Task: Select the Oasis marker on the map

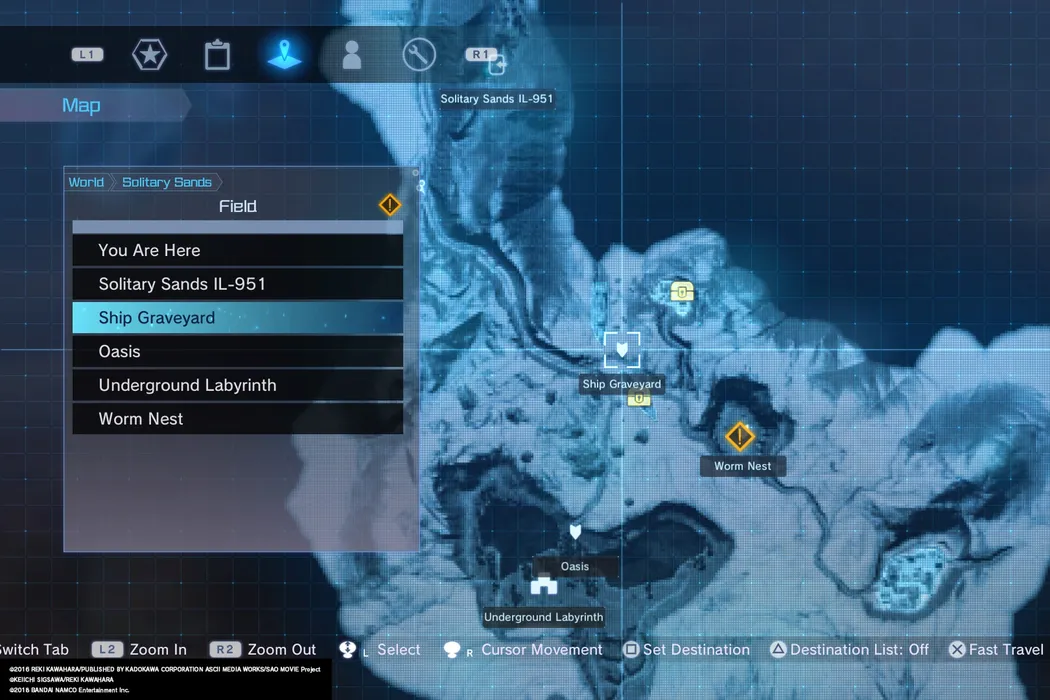Action: coord(575,532)
